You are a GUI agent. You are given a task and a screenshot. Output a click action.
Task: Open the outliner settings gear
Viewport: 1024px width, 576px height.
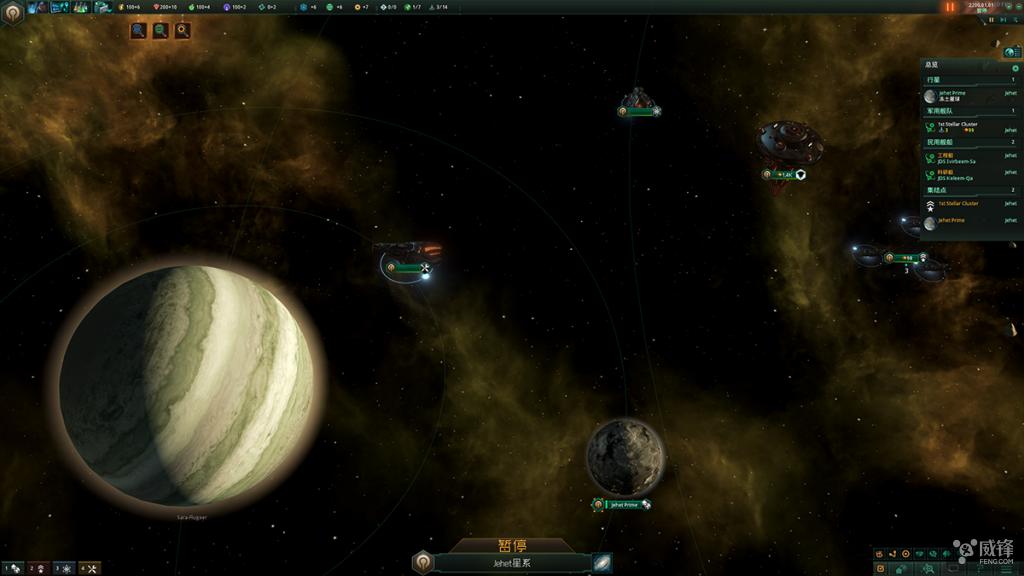tap(1016, 68)
